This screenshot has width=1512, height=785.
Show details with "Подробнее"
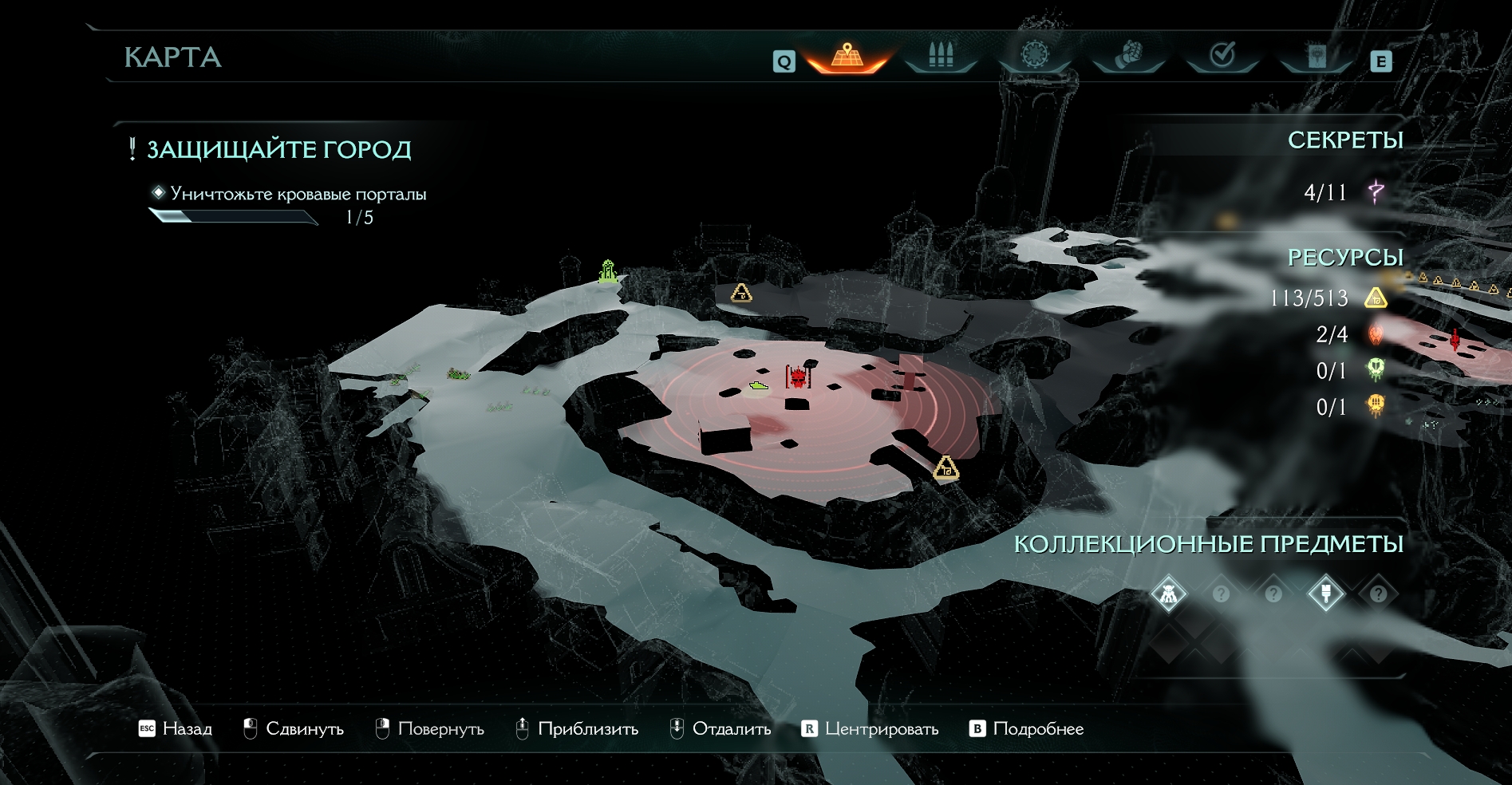[x=1027, y=728]
